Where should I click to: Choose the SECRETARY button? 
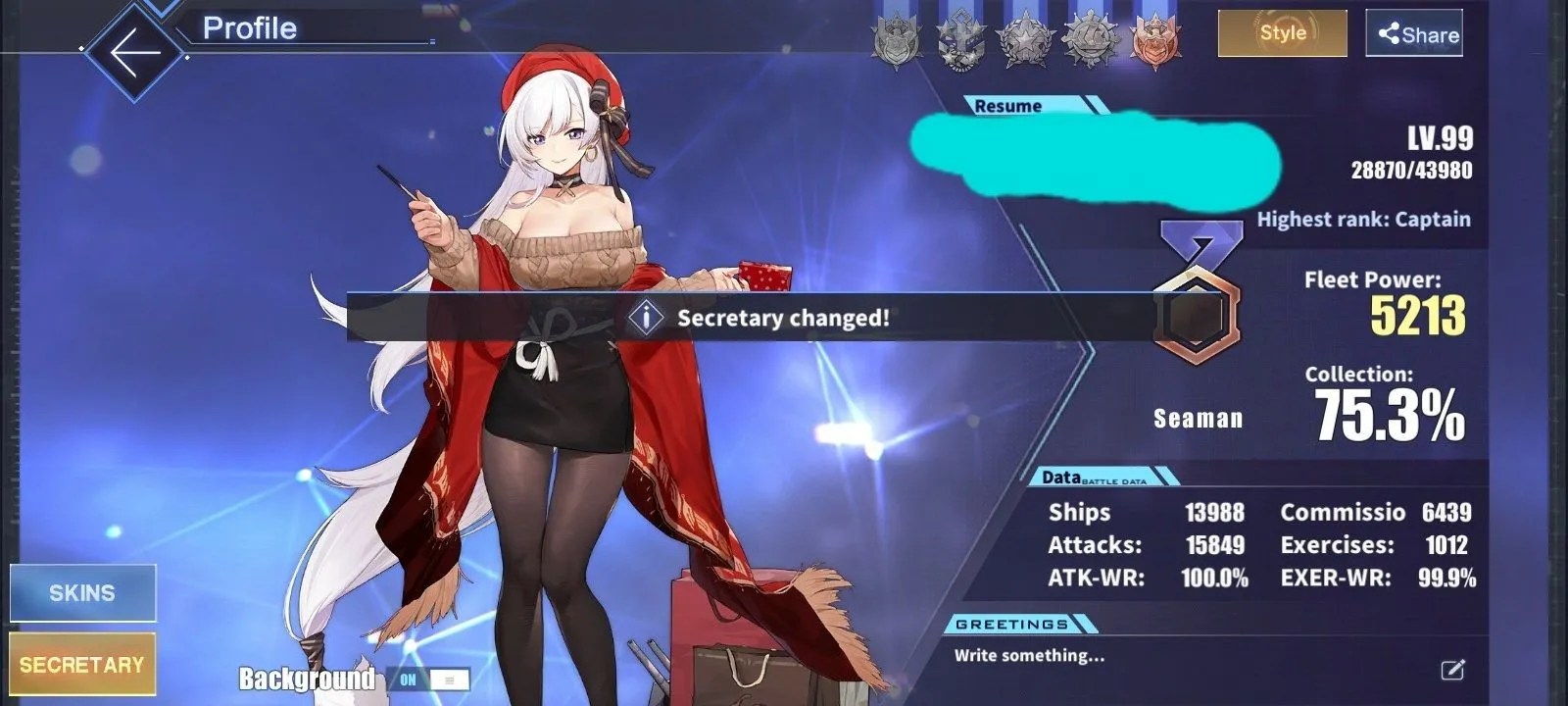(x=82, y=665)
